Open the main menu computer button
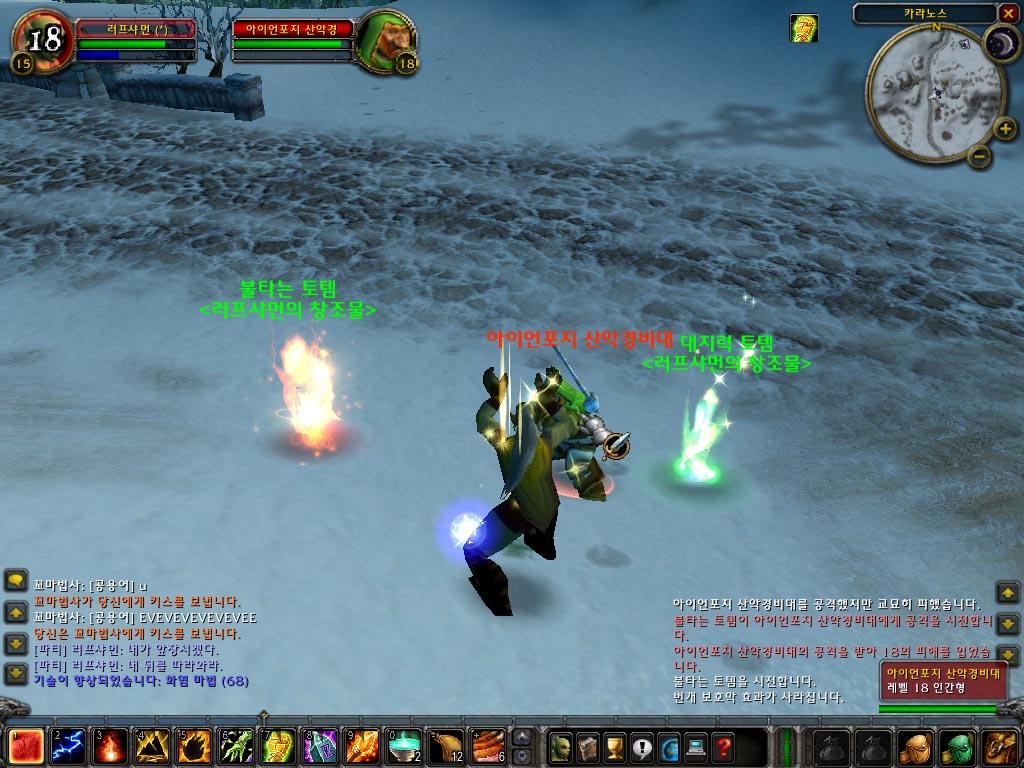Screen dimensions: 1024x768 [x=696, y=746]
